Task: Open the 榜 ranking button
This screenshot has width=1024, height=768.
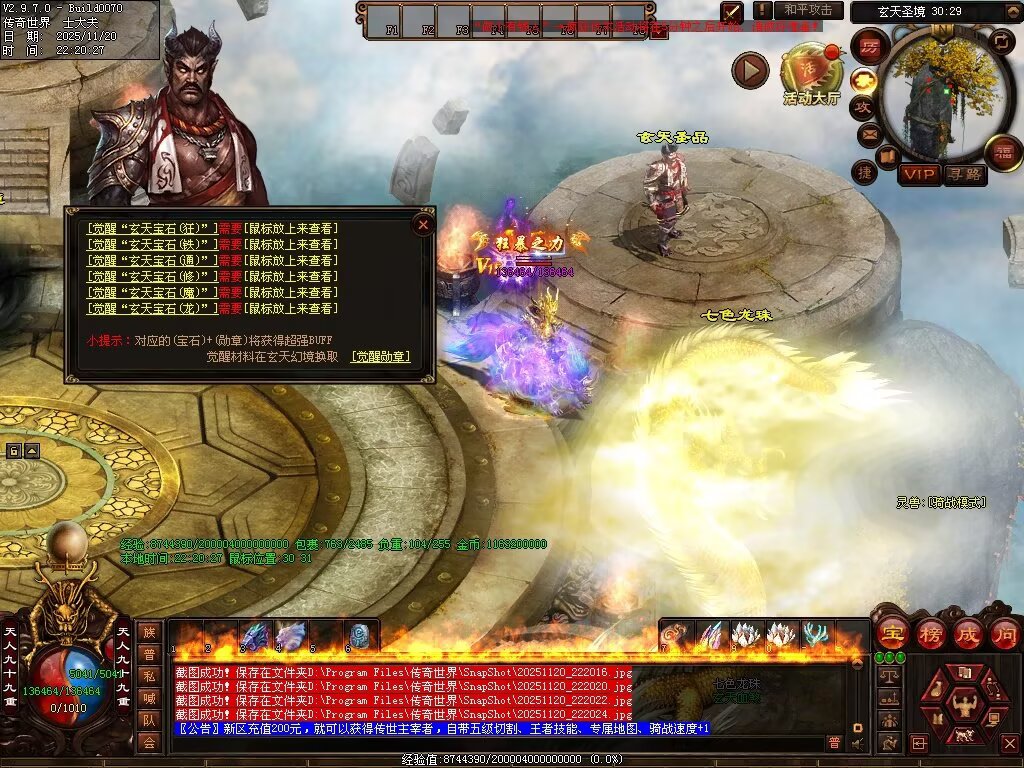Action: pyautogui.click(x=931, y=633)
